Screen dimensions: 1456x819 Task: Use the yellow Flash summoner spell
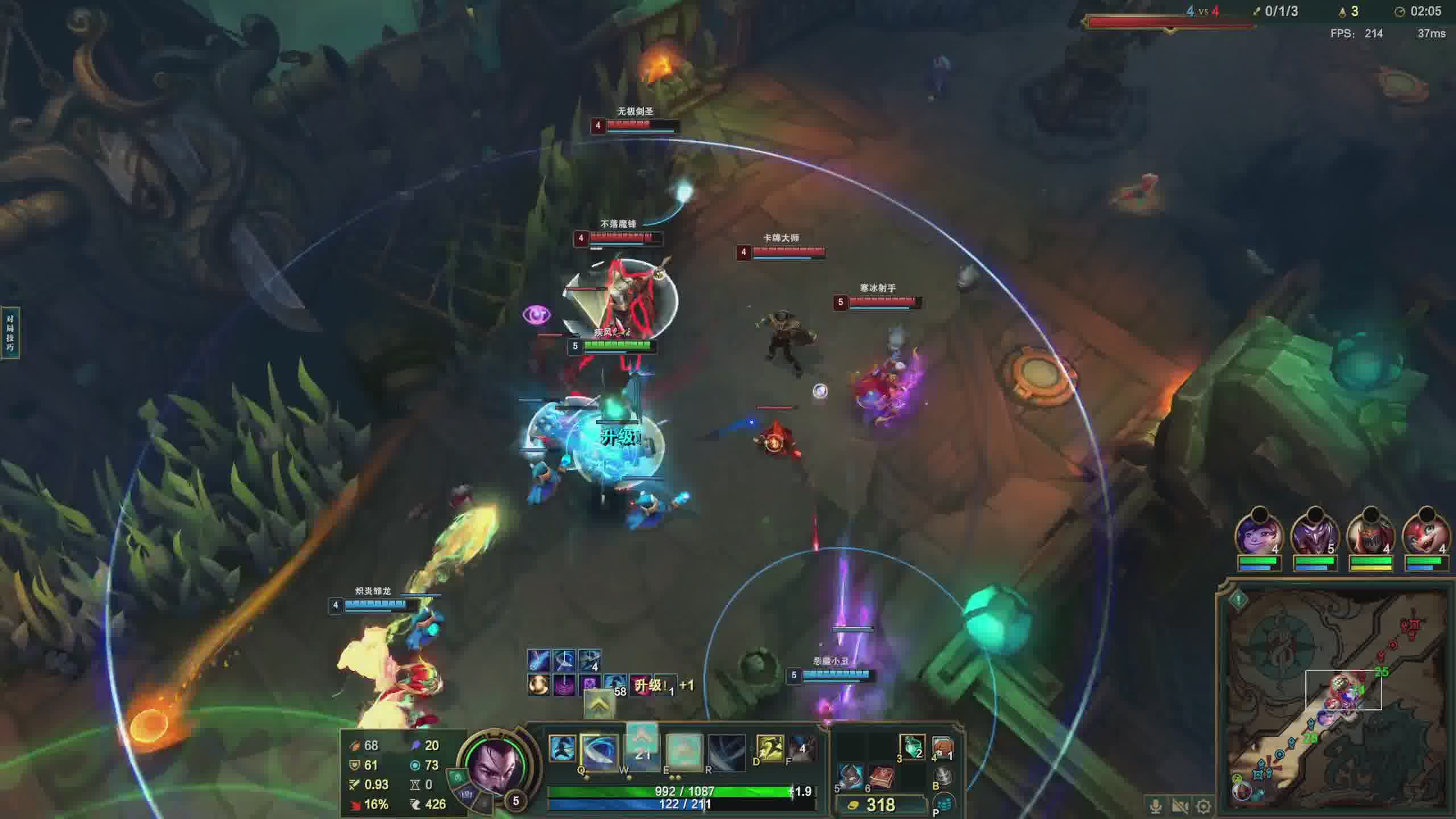coord(770,747)
